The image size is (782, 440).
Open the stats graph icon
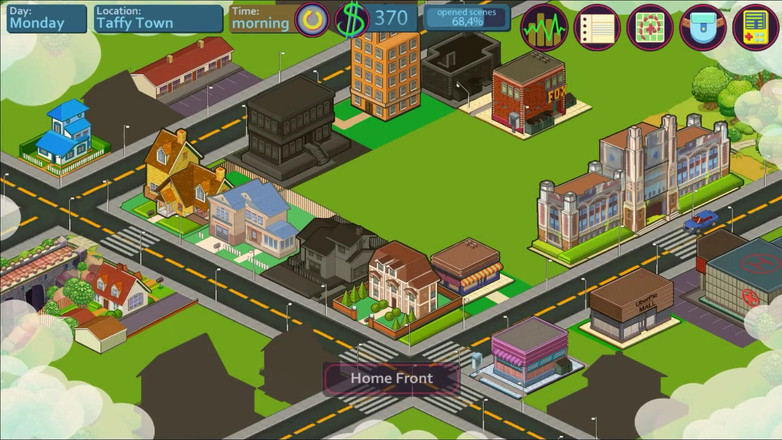tap(544, 26)
